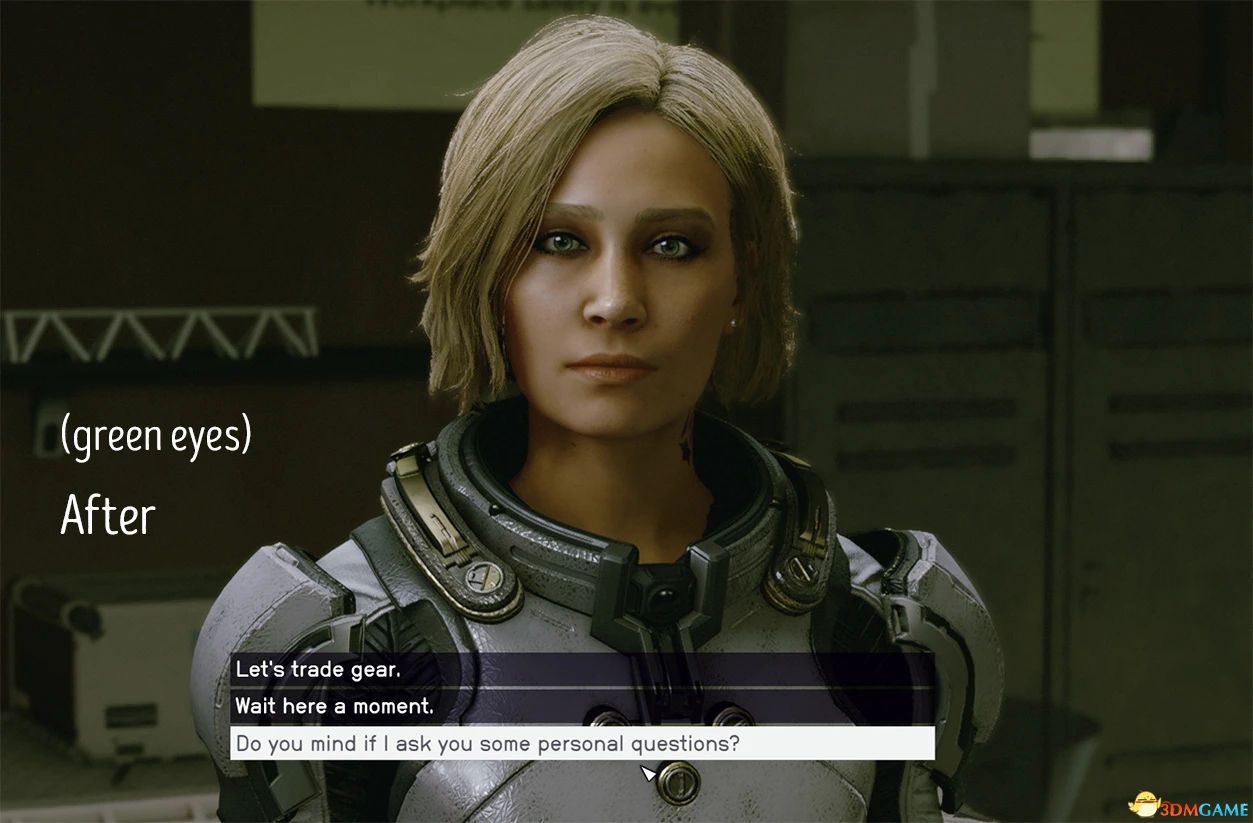Viewport: 1253px width, 823px height.
Task: Select the "Wait here a moment." reply
Action: [x=334, y=706]
